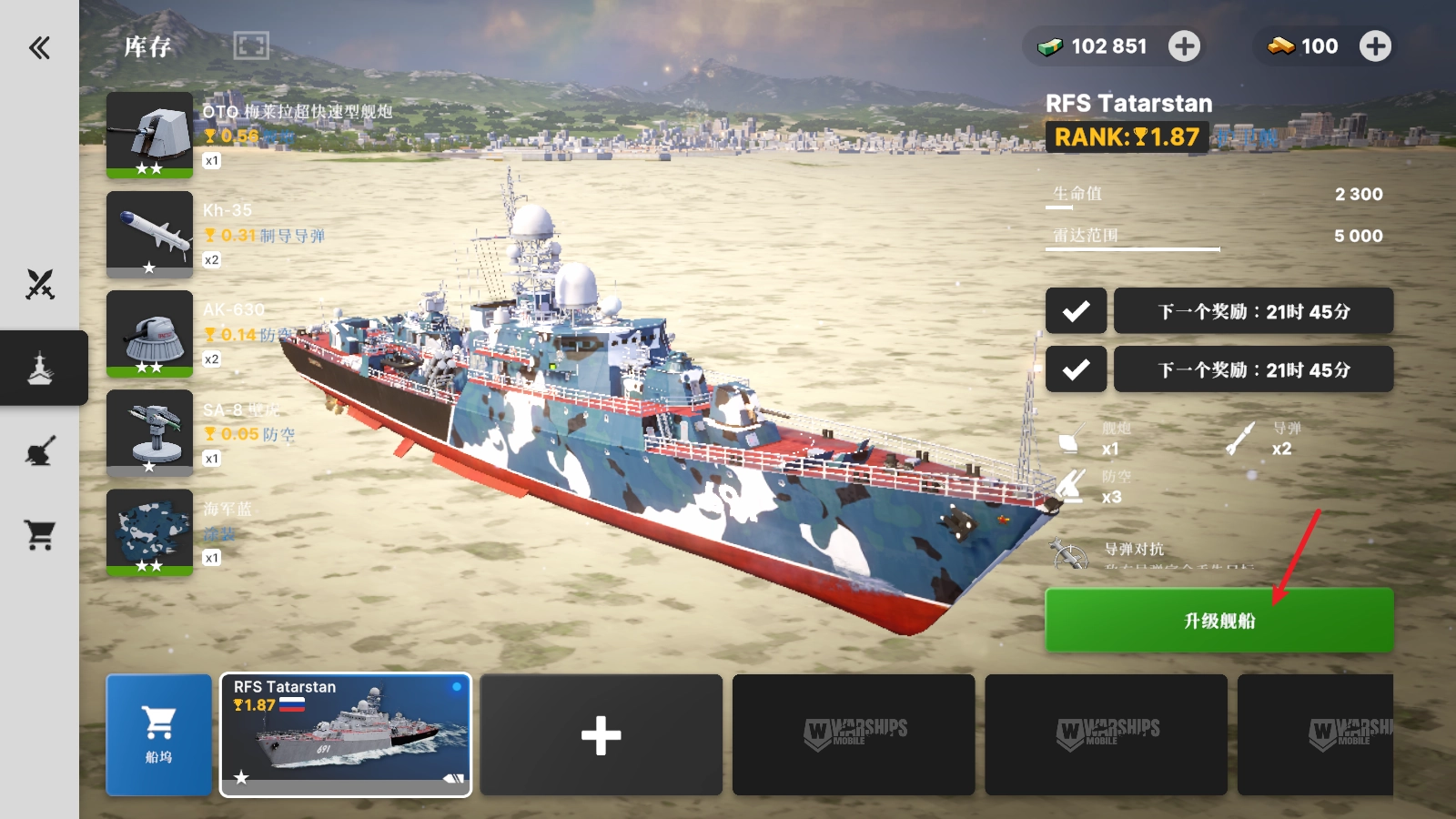Select the RFS Tatarstan ship card
Viewport: 1456px width, 819px height.
click(x=346, y=734)
